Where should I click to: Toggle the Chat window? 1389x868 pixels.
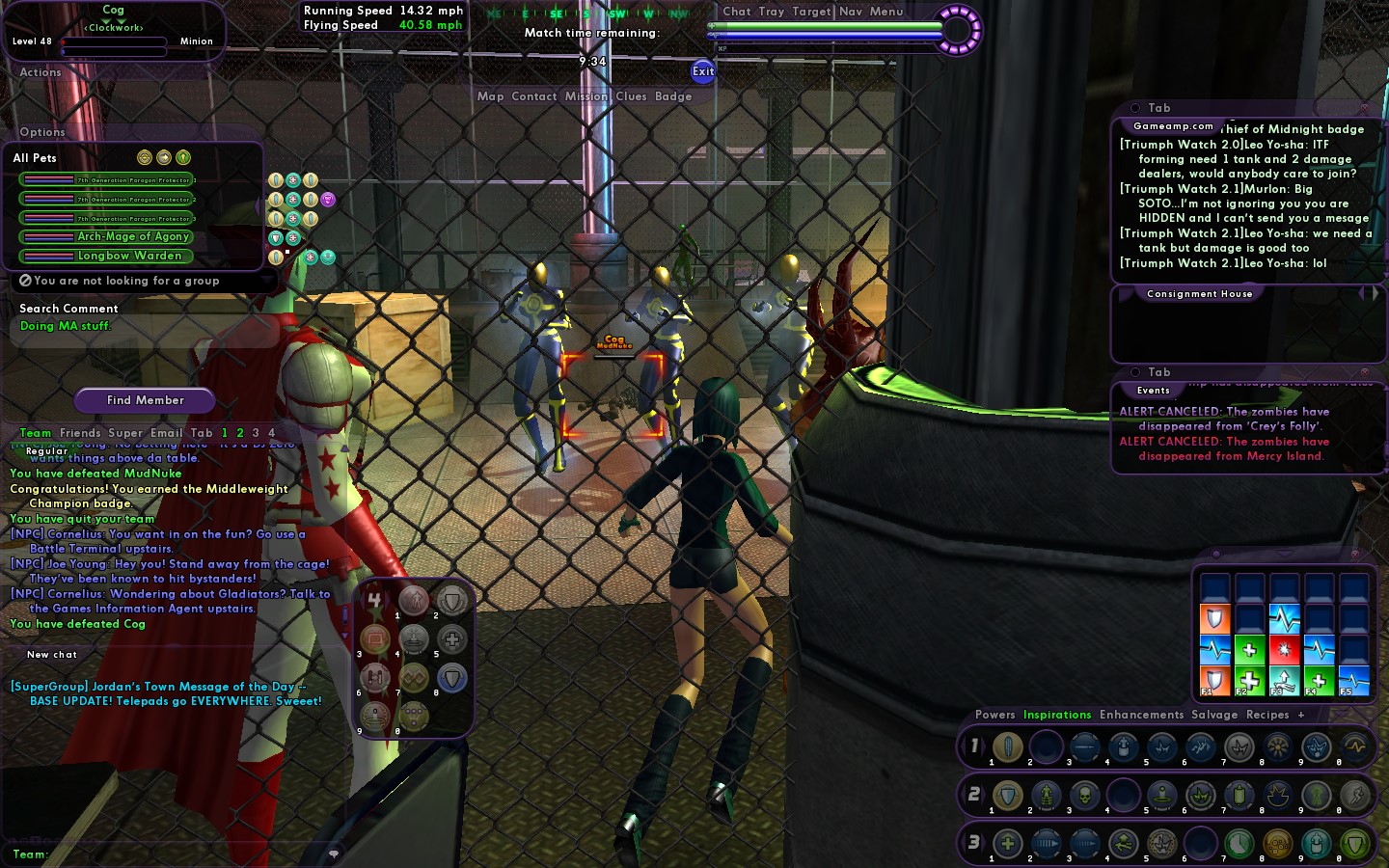coord(737,12)
